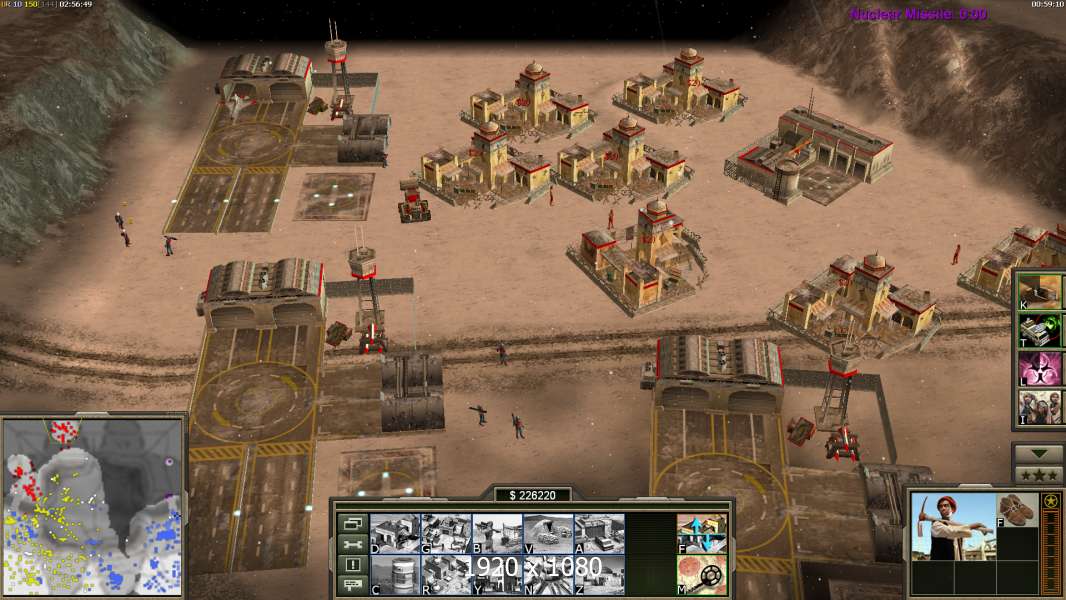Select the storage tank icon labeled C
Viewport: 1066px width, 600px height.
(x=395, y=574)
